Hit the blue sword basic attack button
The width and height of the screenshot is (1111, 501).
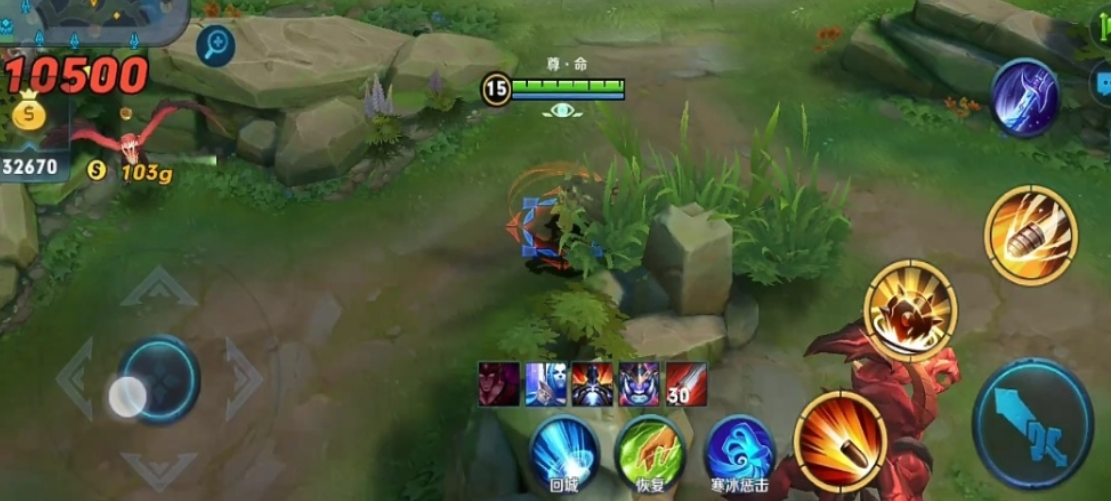pos(1032,423)
